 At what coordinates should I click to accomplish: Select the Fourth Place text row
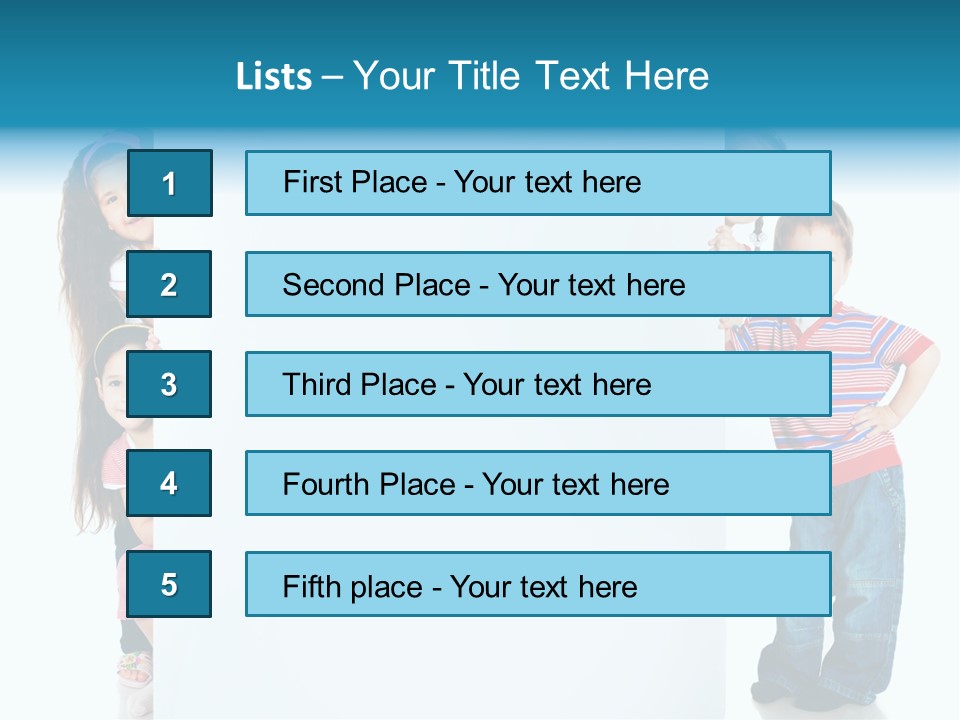[x=538, y=484]
